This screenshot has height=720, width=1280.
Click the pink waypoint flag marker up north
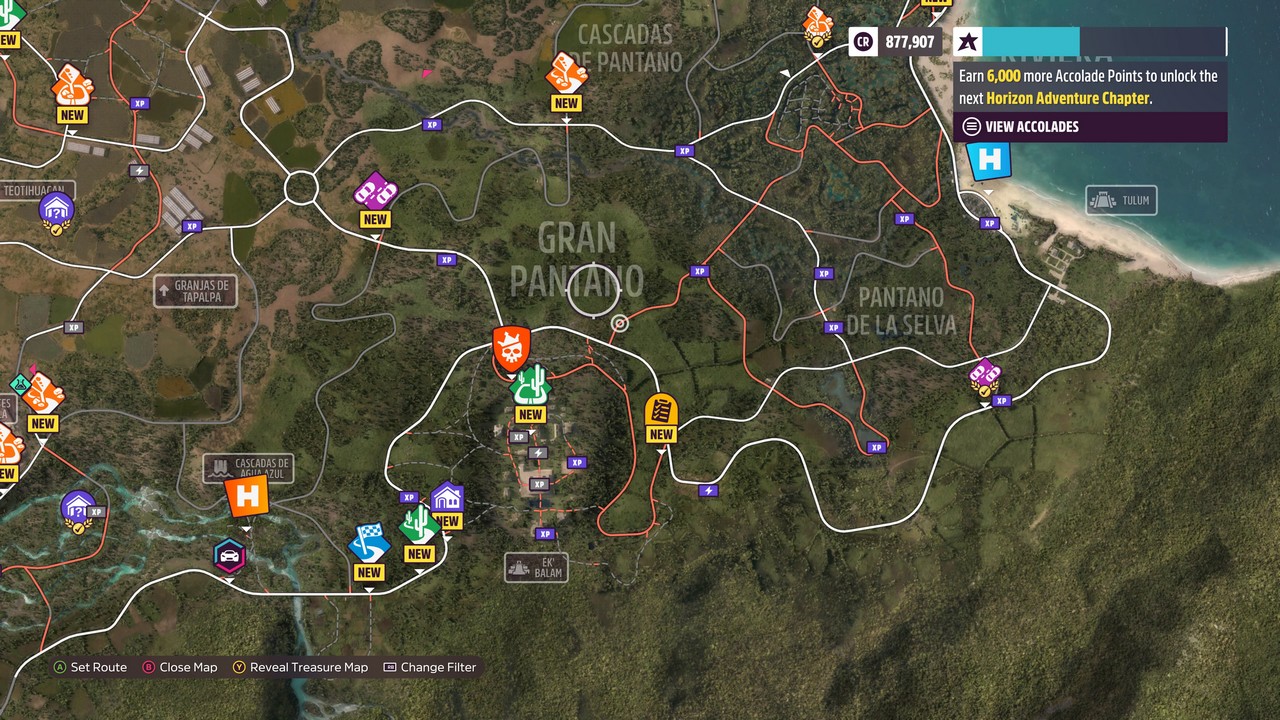point(428,73)
